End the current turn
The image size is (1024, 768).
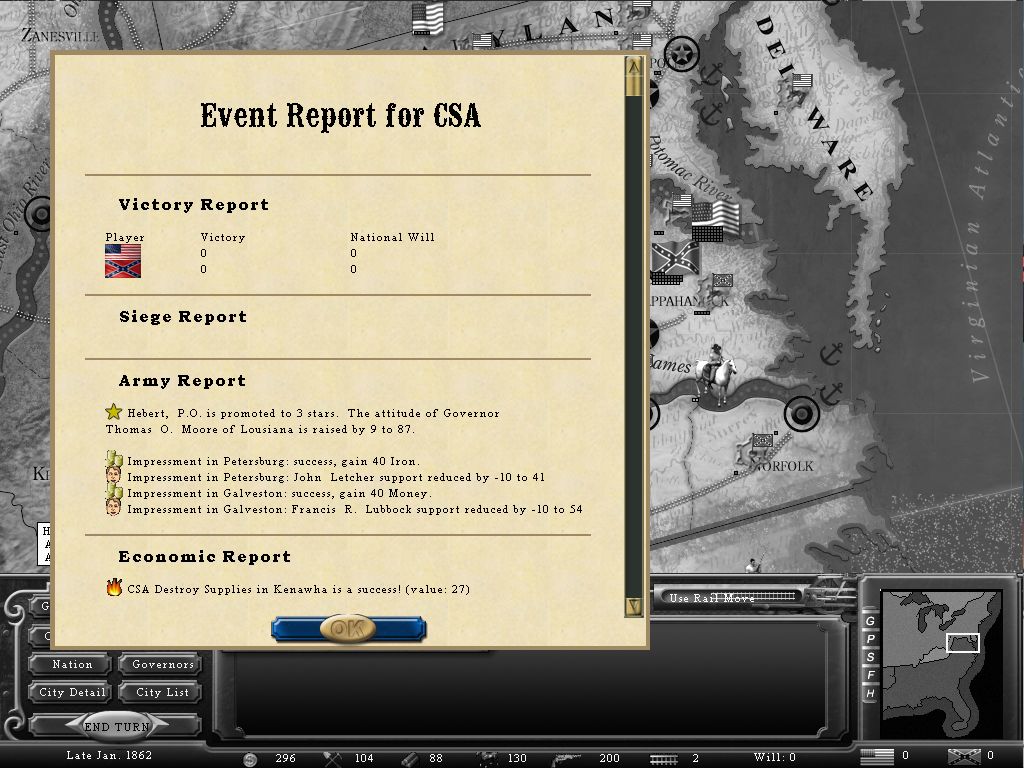tap(117, 727)
